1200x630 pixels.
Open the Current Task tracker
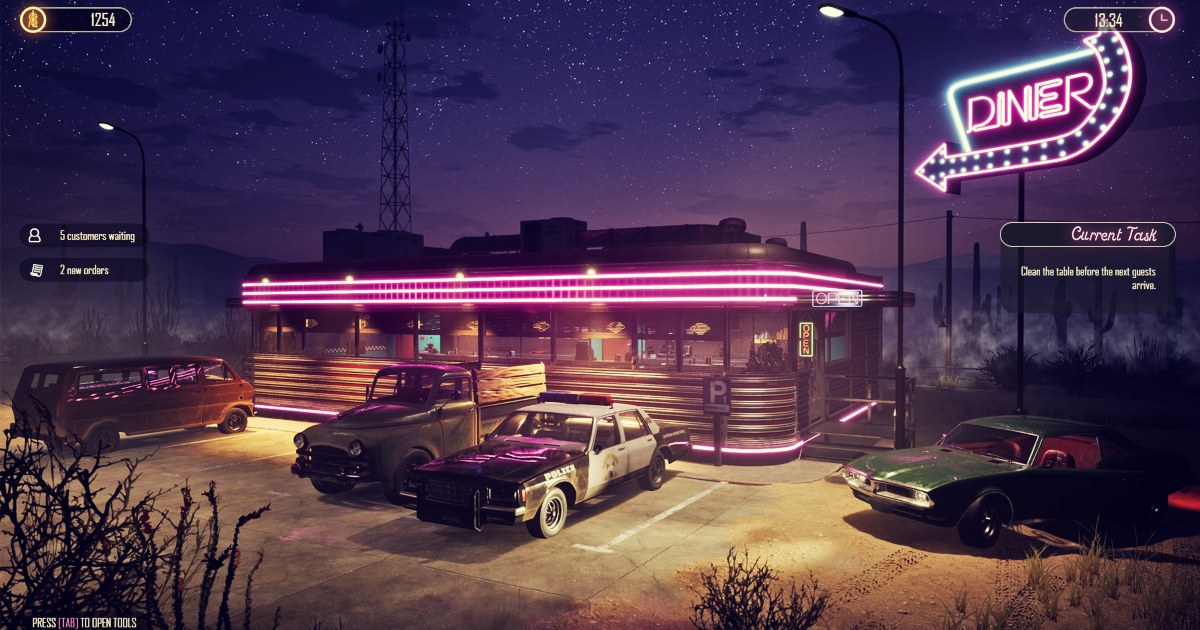(1087, 235)
